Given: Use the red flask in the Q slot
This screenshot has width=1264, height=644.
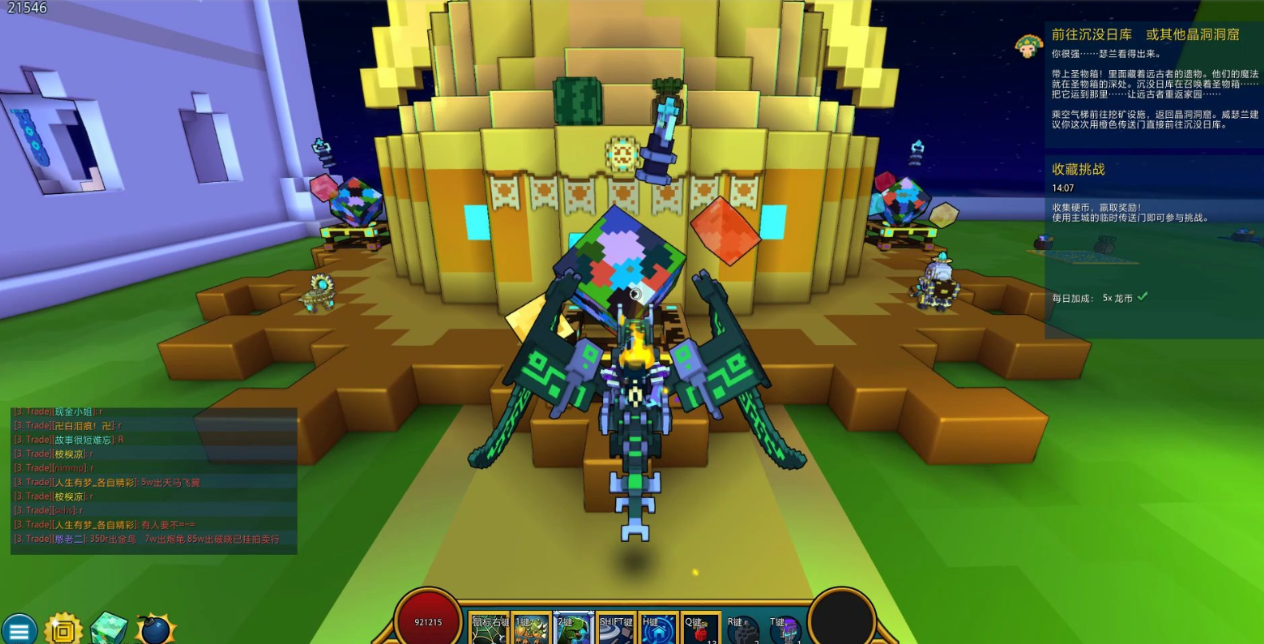Looking at the screenshot, I should coord(699,631).
